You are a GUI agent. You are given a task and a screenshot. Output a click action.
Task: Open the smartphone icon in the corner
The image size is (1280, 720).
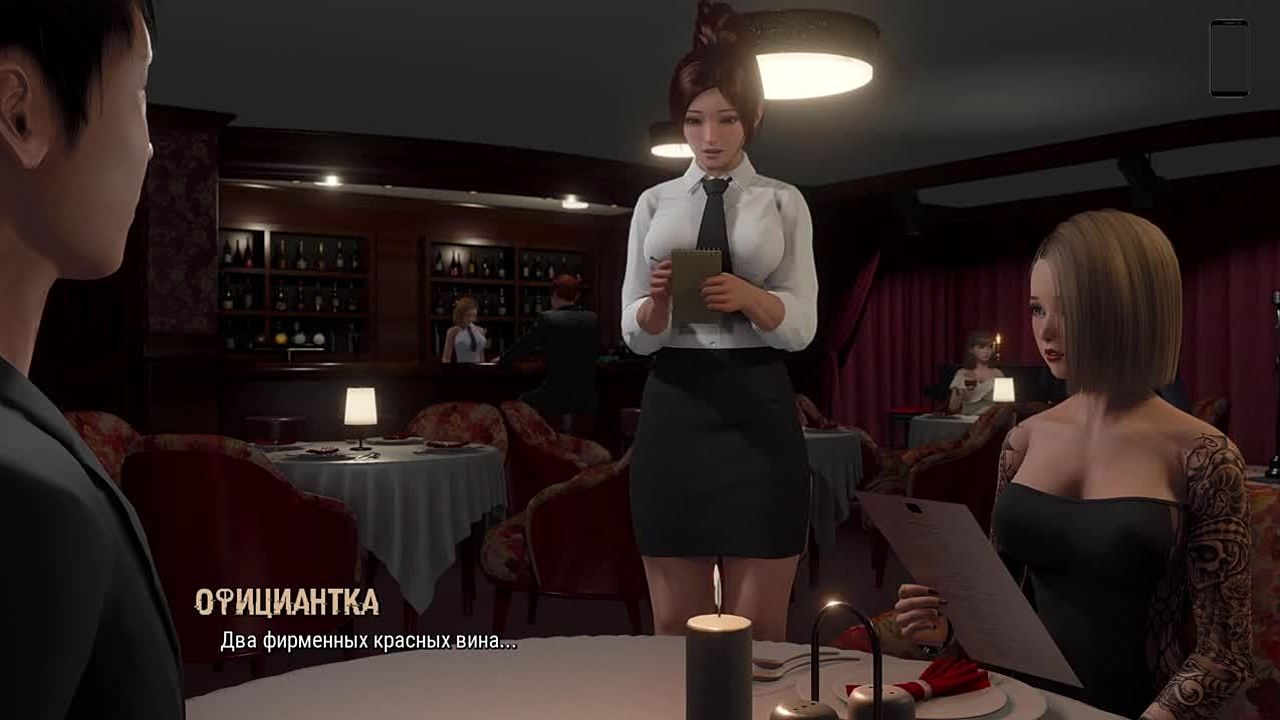[1229, 58]
